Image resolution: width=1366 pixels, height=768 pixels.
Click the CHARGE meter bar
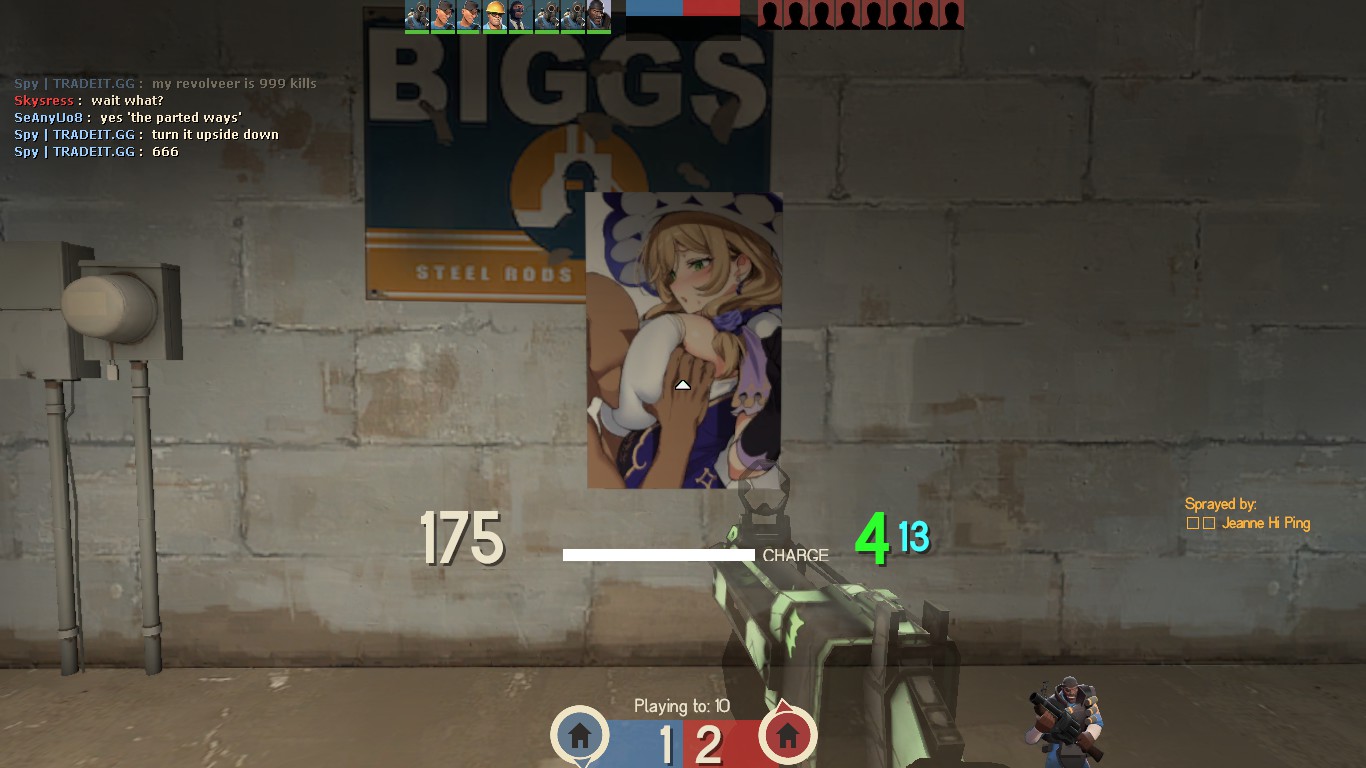point(658,554)
